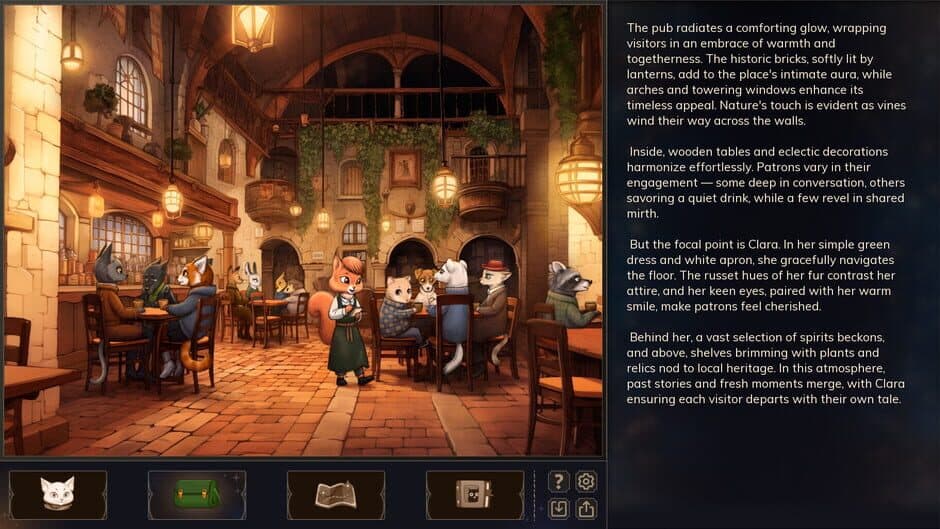The image size is (940, 529).
Task: Open the gear settings button
Action: pyautogui.click(x=586, y=482)
